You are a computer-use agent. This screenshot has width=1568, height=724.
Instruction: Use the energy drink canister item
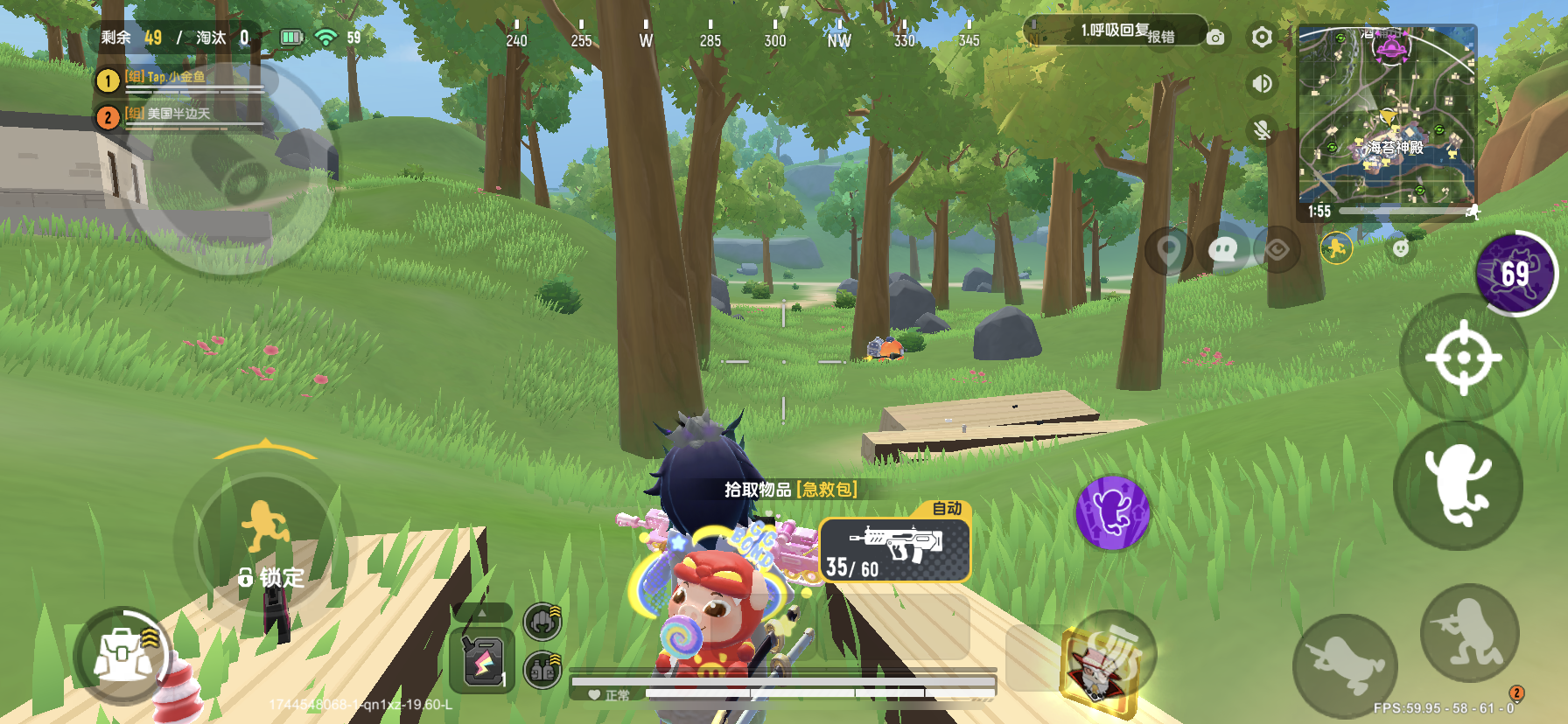coord(482,661)
